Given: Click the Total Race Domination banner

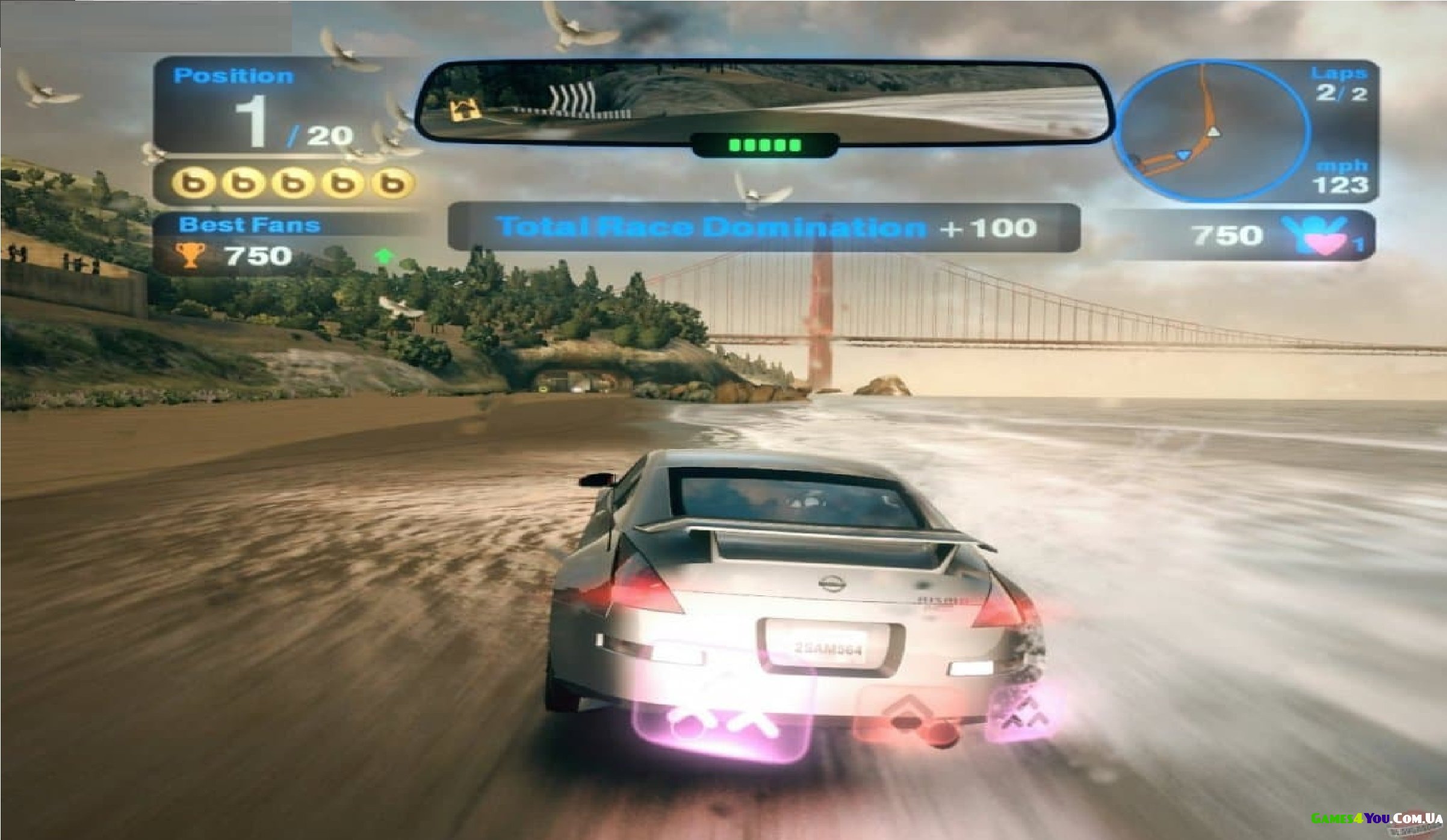Looking at the screenshot, I should point(763,227).
